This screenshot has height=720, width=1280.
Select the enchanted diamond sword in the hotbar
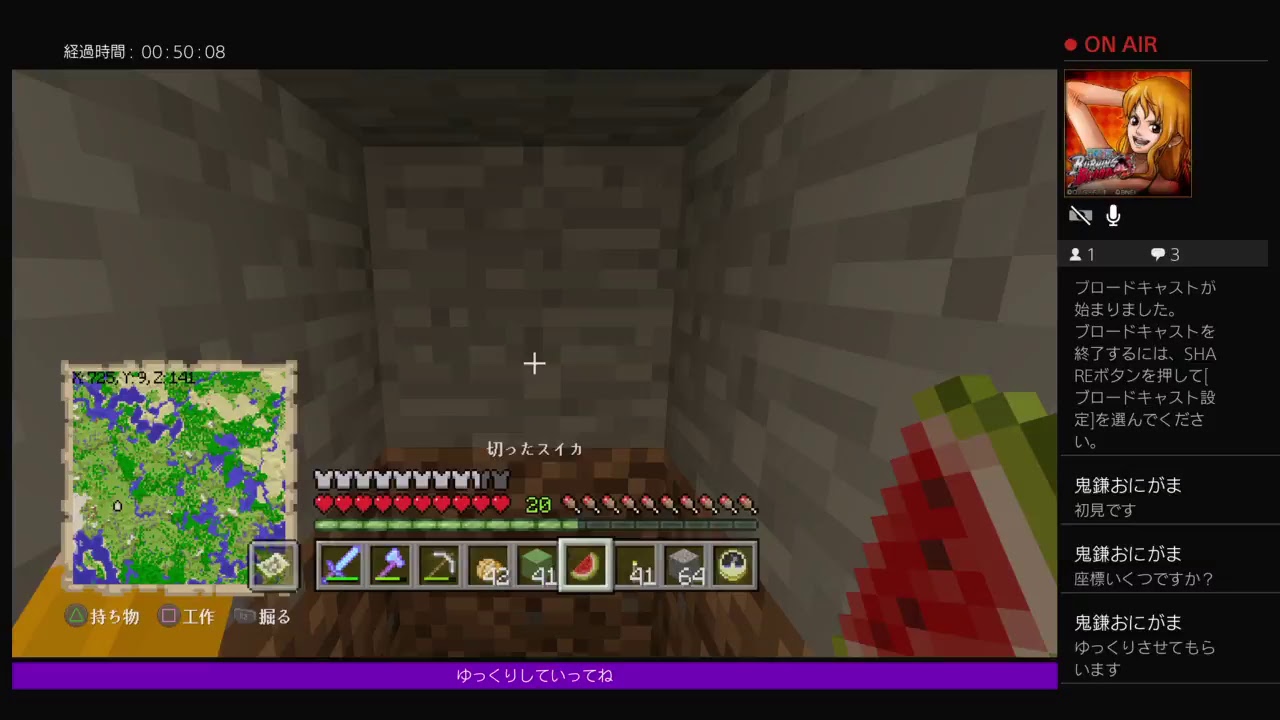point(342,565)
